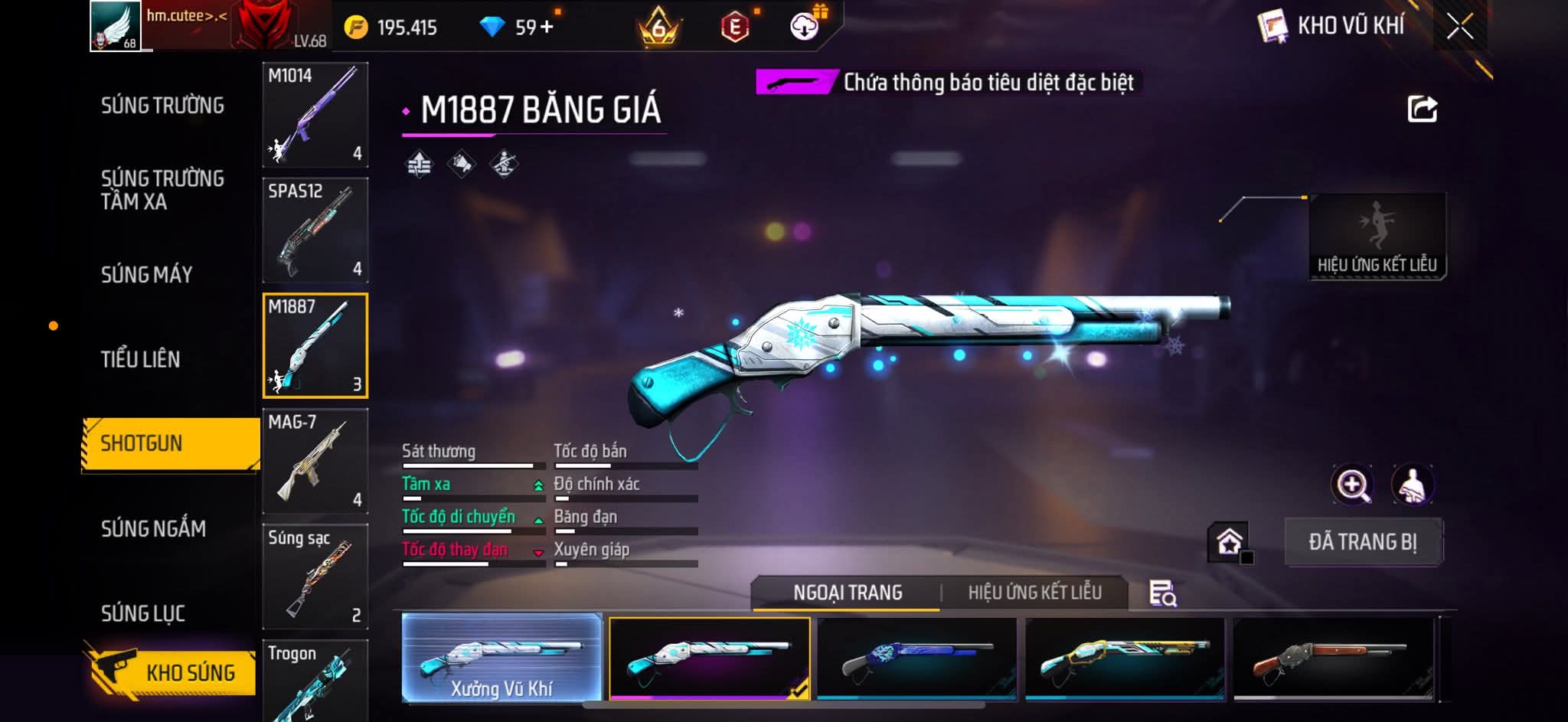Viewport: 1568px width, 722px height.
Task: Pick the MAG-7 weapon tile
Action: [315, 461]
